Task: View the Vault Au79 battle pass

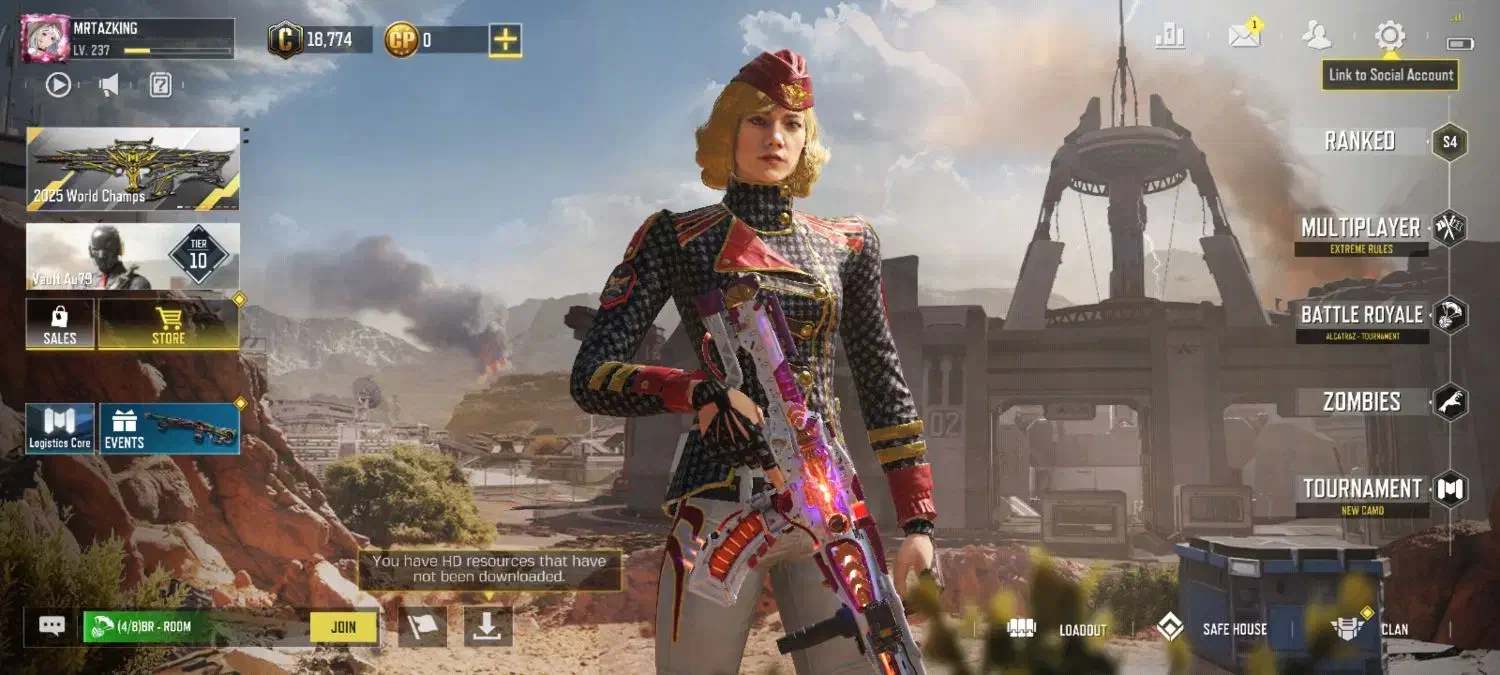Action: tap(133, 257)
